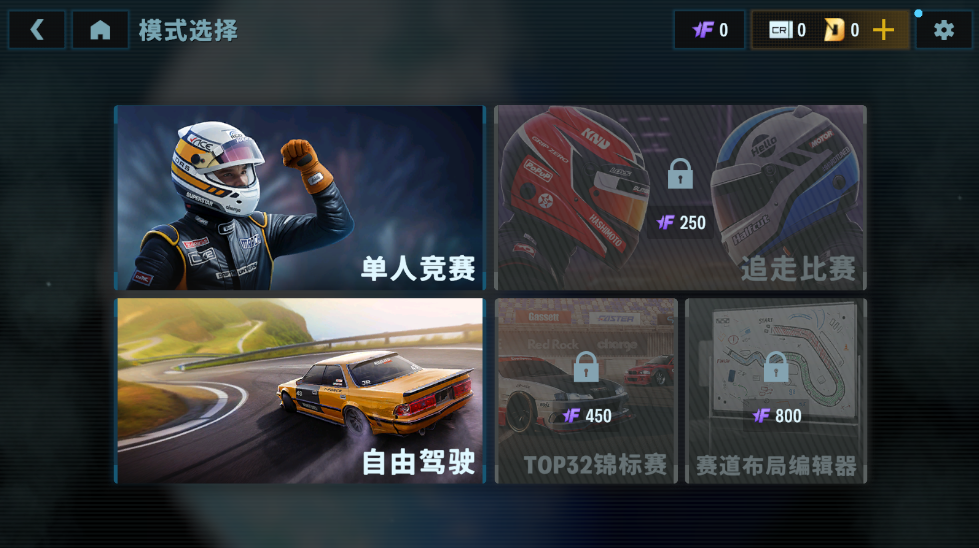Choose the 自由驾驶 free drive mode
The height and width of the screenshot is (548, 979).
pyautogui.click(x=299, y=391)
